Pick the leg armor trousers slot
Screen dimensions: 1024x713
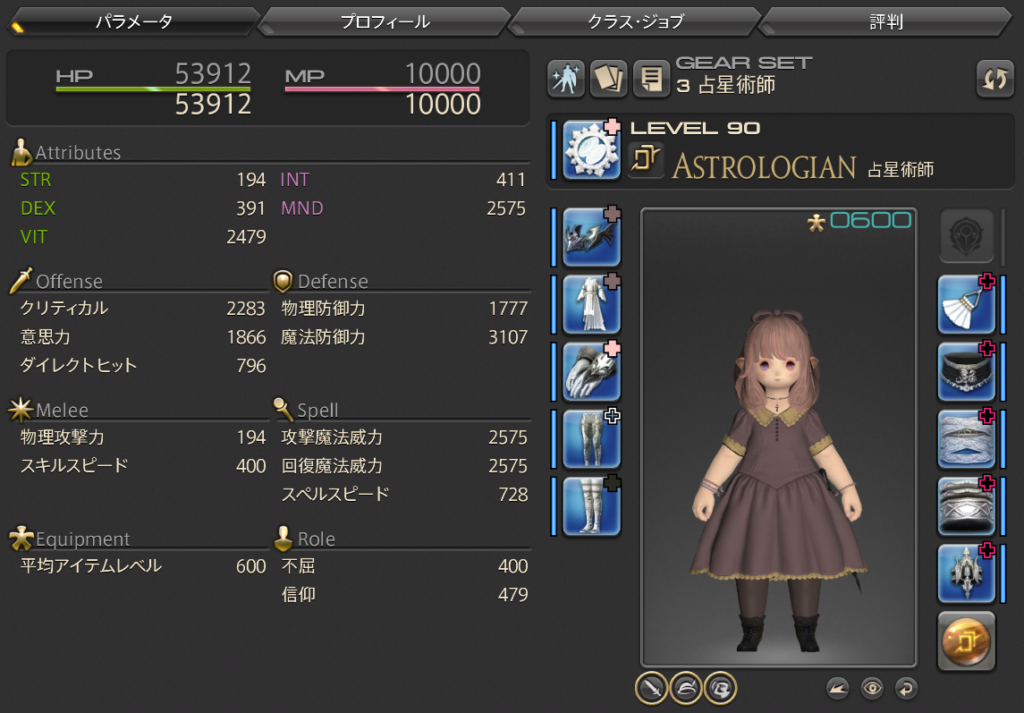[x=592, y=438]
